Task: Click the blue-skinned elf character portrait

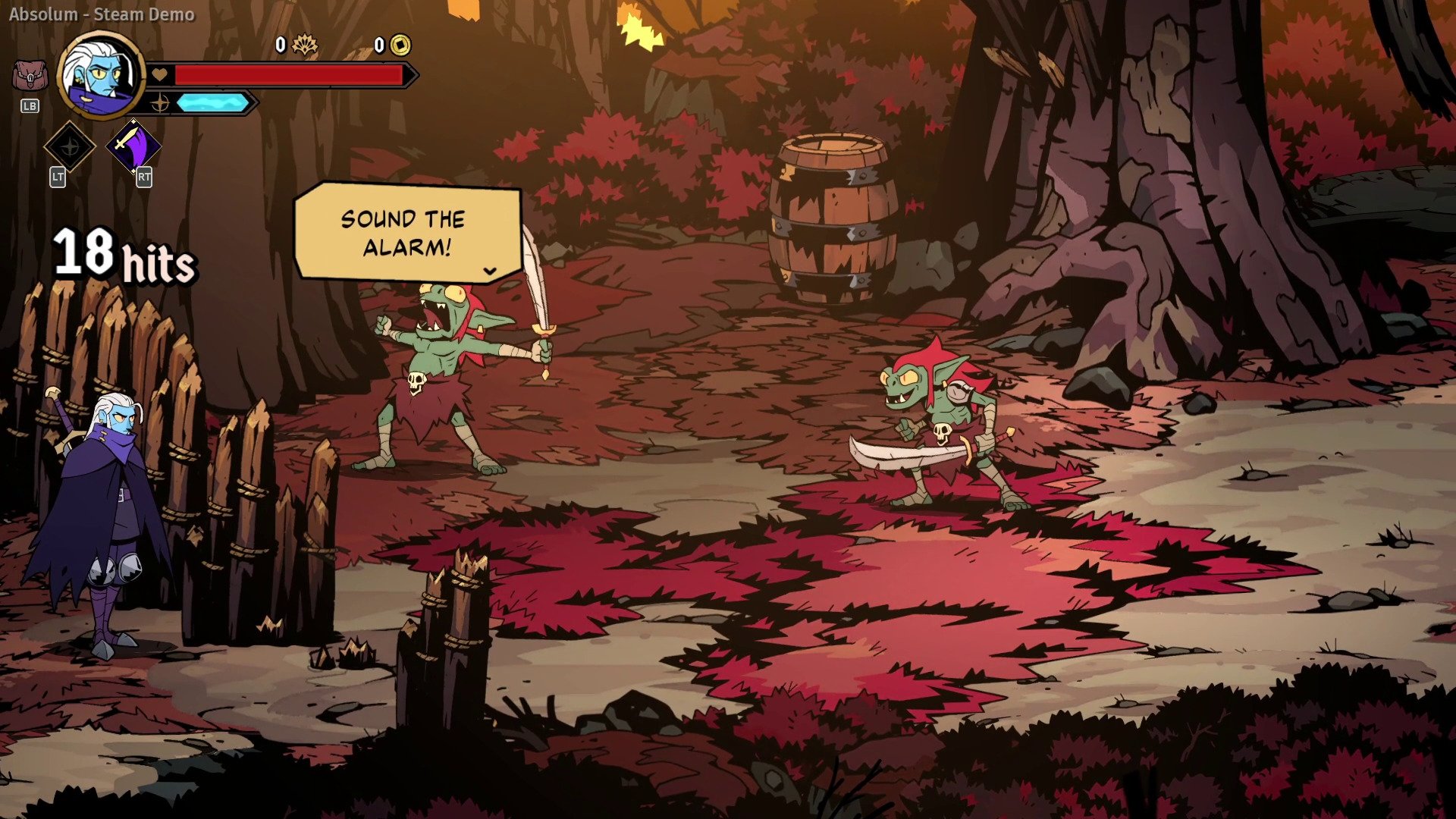Action: (101, 74)
